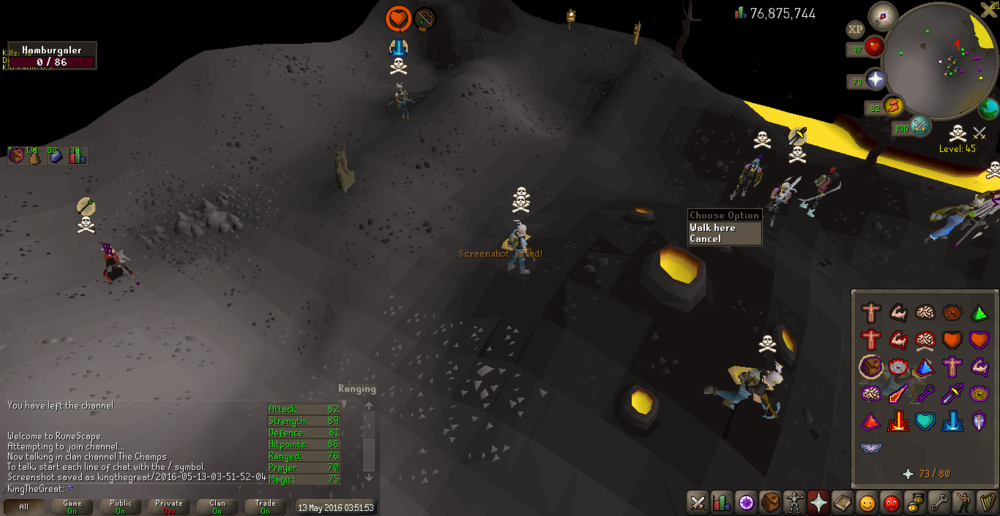Click the XP drops button
This screenshot has width=1000, height=516.
click(855, 30)
